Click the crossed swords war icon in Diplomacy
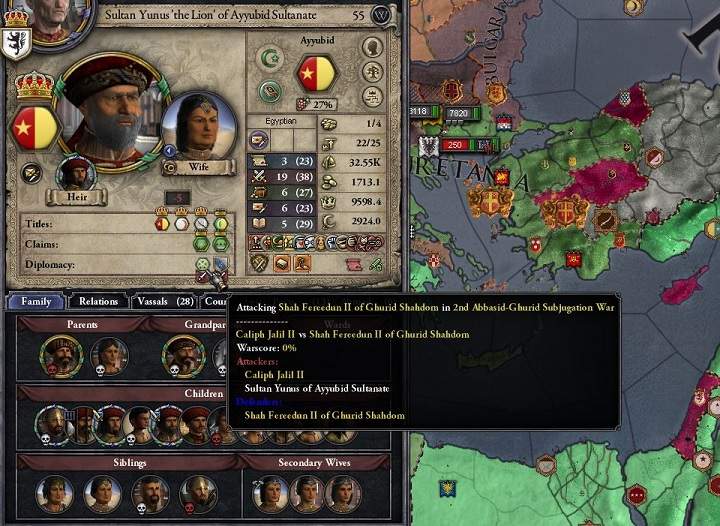 click(x=203, y=276)
